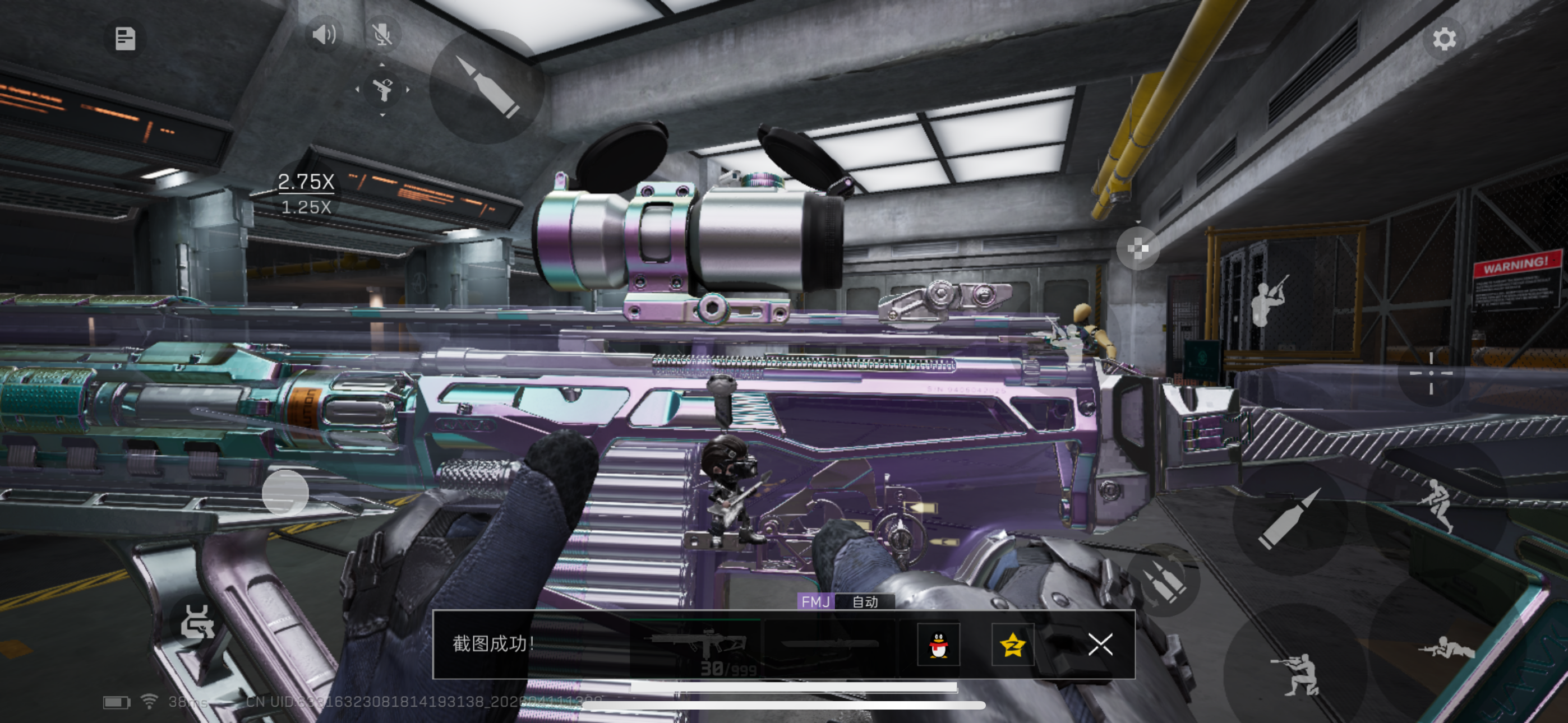Switch scope magnification to 1.25X
Image resolution: width=1568 pixels, height=723 pixels.
(306, 207)
